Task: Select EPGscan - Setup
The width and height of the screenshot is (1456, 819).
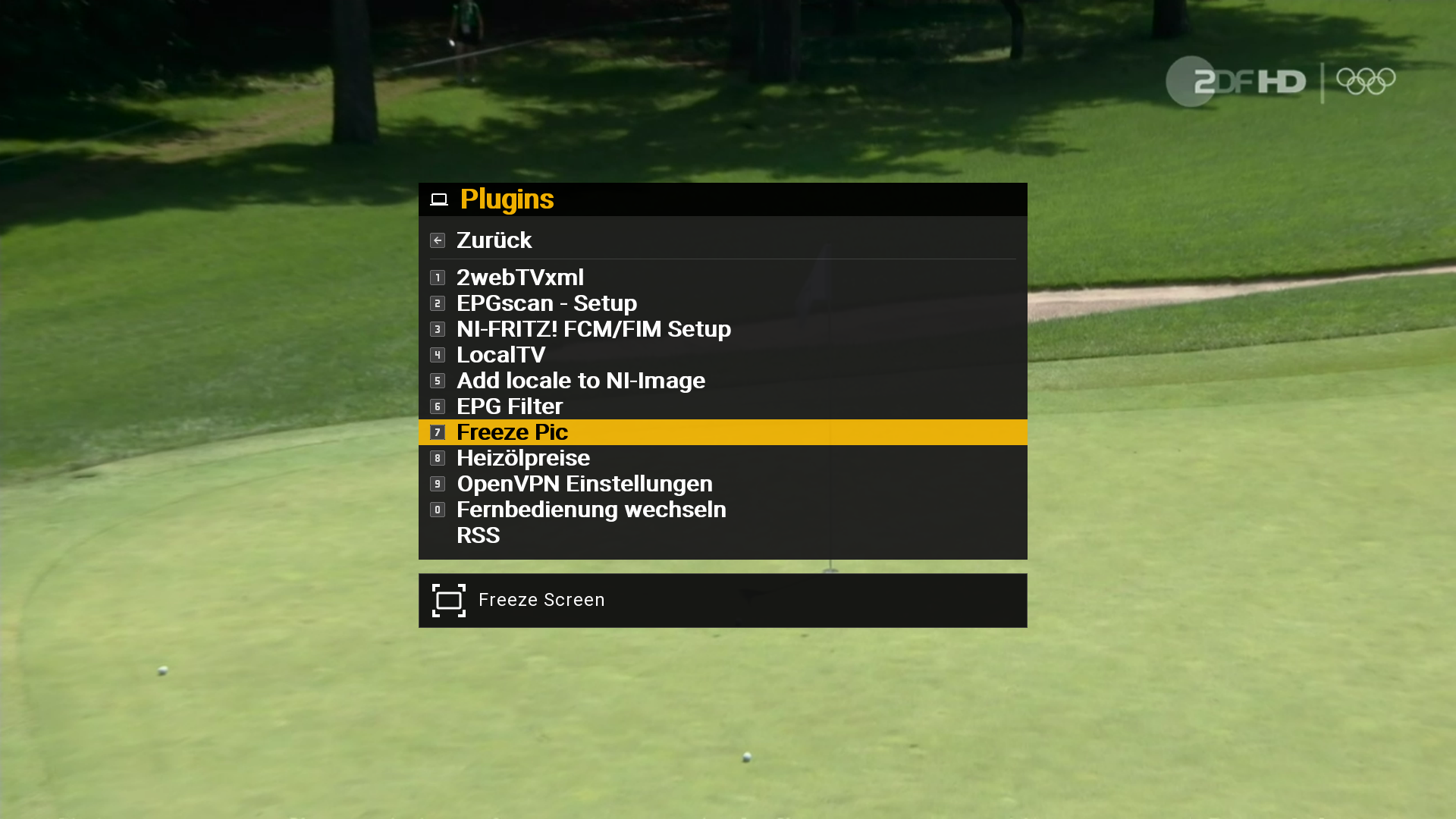Action: point(546,303)
